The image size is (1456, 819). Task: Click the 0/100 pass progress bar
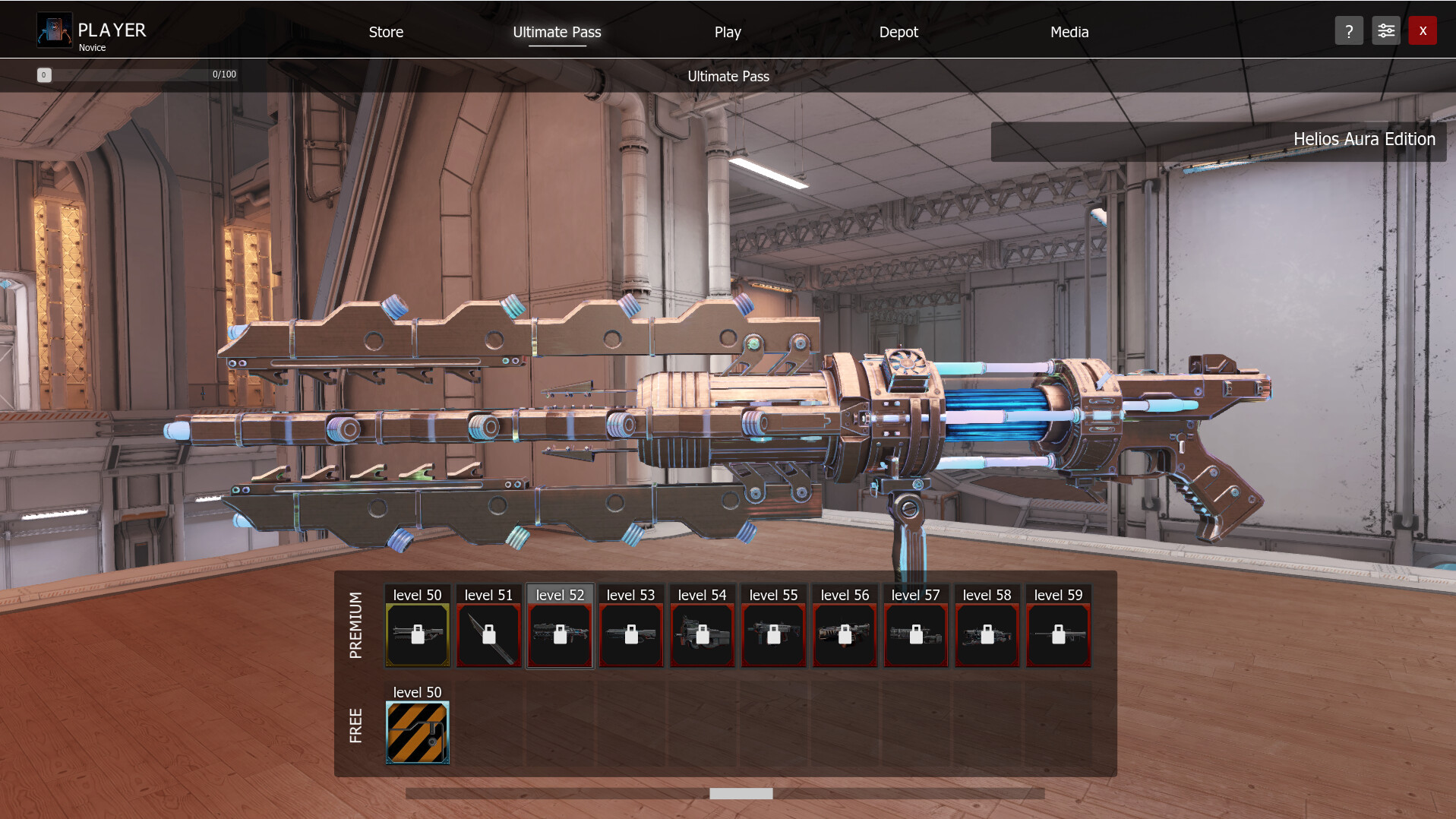[137, 74]
